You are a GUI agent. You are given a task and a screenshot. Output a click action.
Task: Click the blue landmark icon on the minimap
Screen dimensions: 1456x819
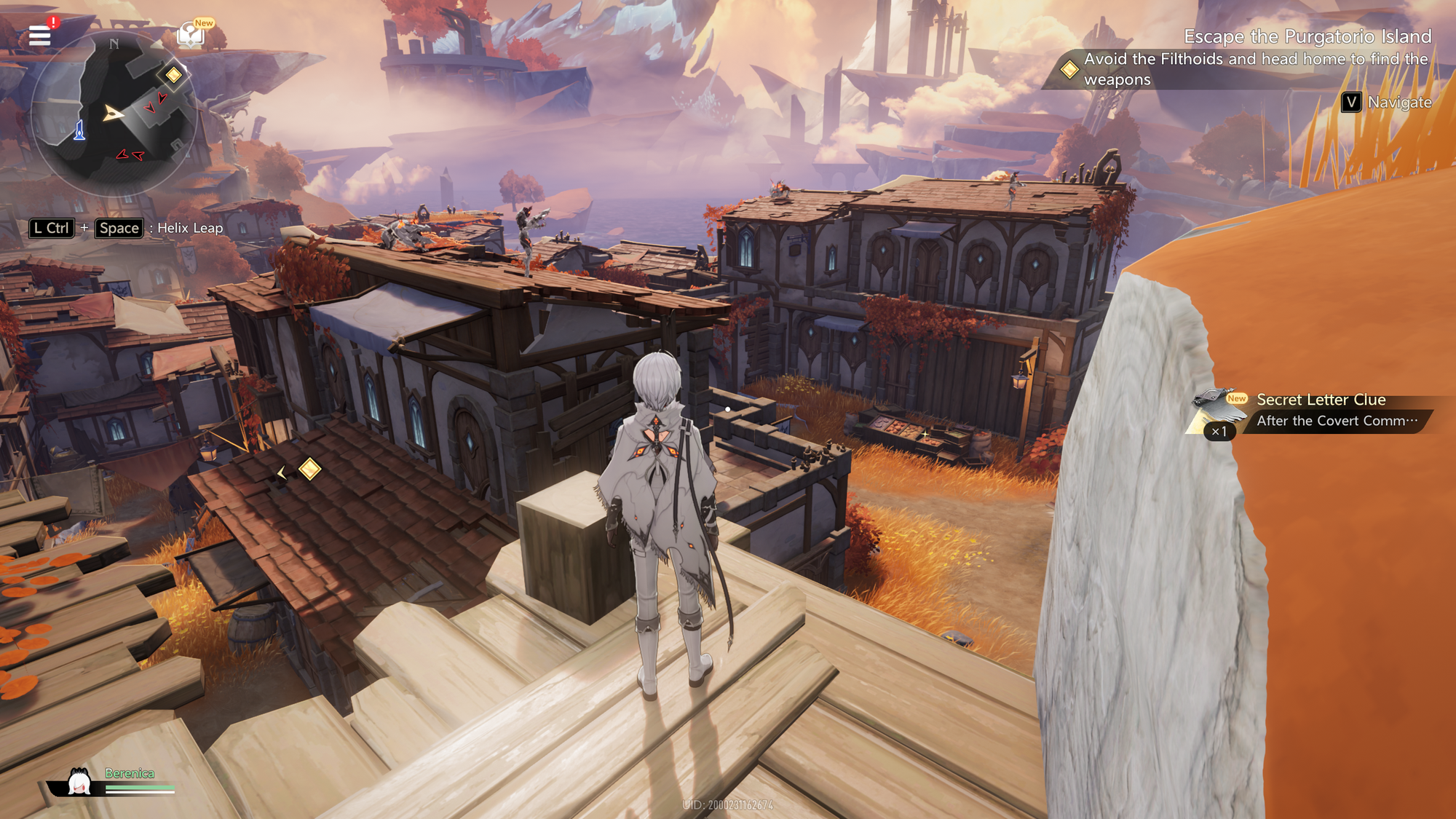point(79,131)
